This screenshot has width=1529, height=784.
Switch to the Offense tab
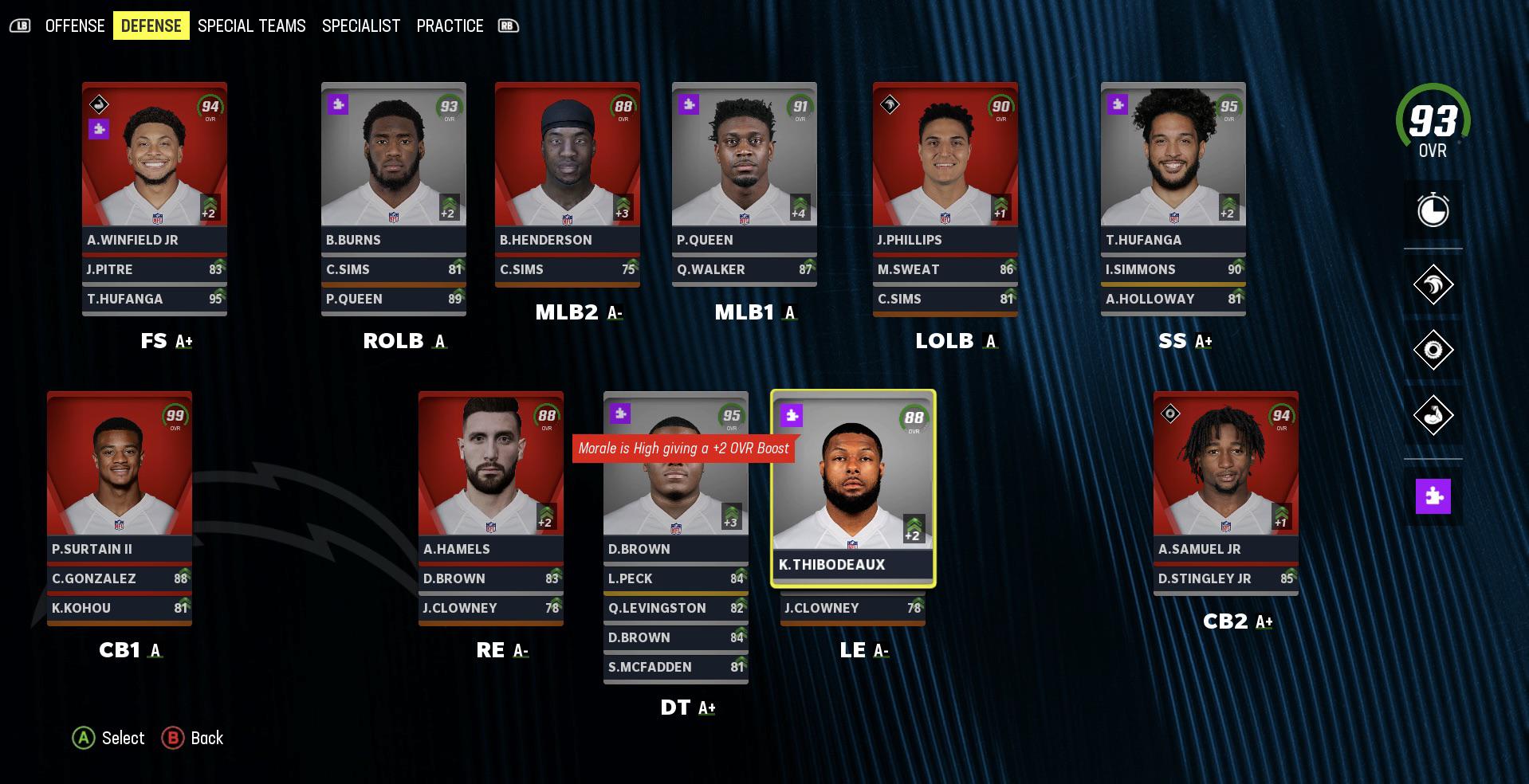pyautogui.click(x=75, y=25)
